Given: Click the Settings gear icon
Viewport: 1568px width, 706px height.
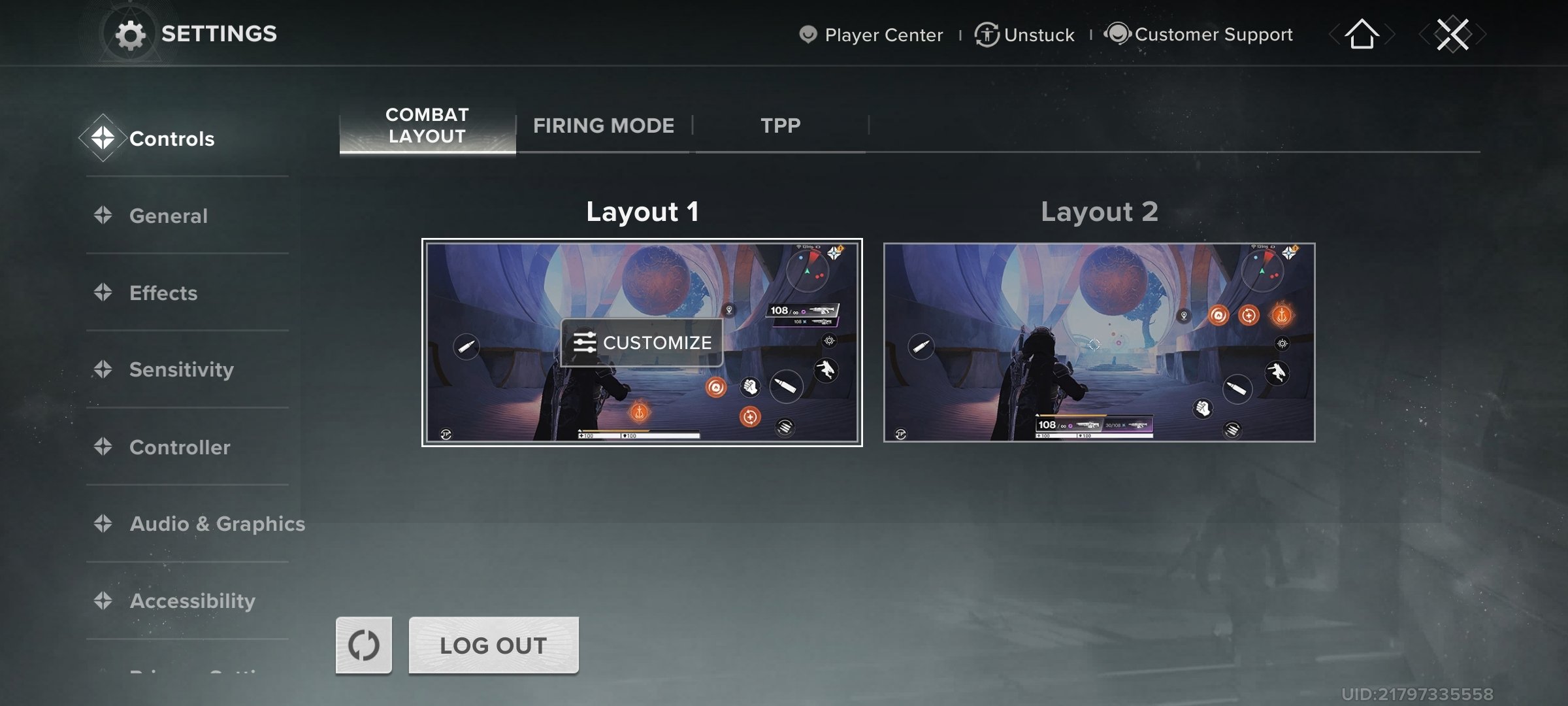Looking at the screenshot, I should [x=131, y=33].
